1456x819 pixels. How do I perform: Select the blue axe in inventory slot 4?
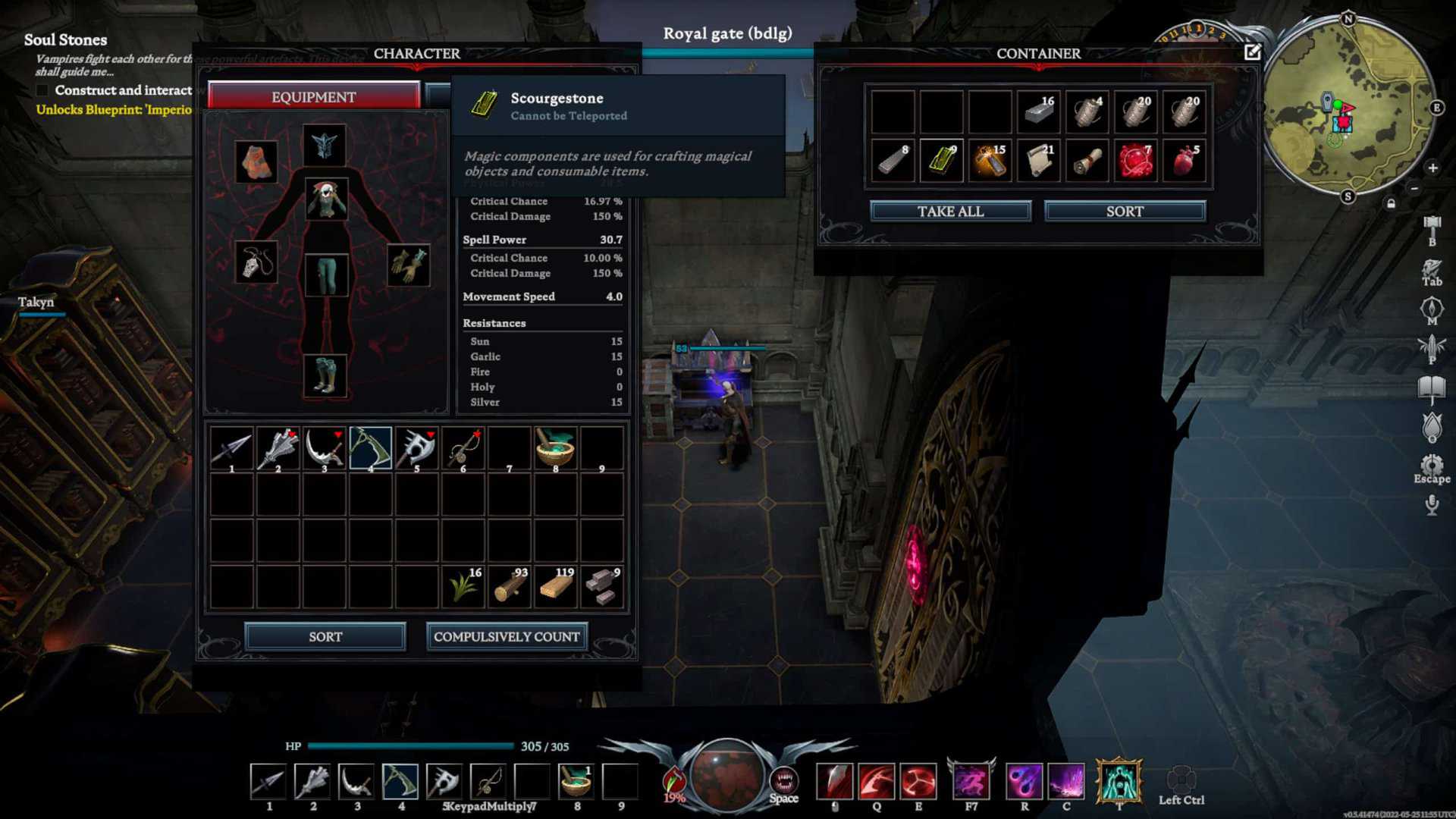pos(371,447)
